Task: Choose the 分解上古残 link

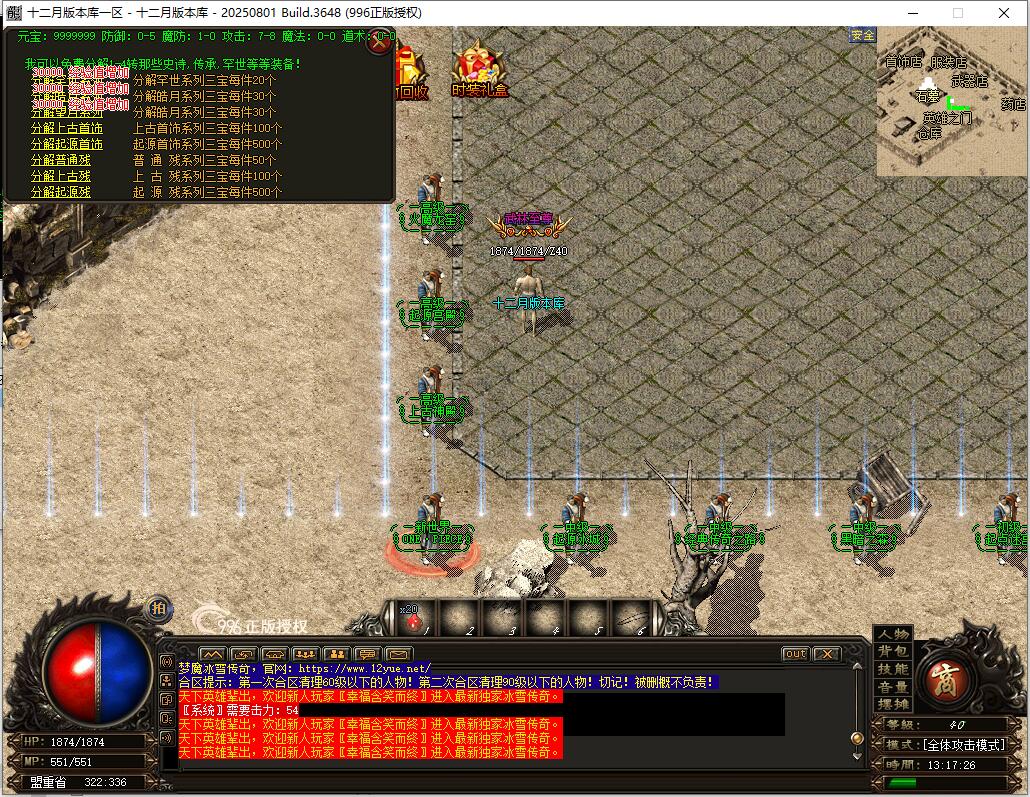Action: point(60,176)
